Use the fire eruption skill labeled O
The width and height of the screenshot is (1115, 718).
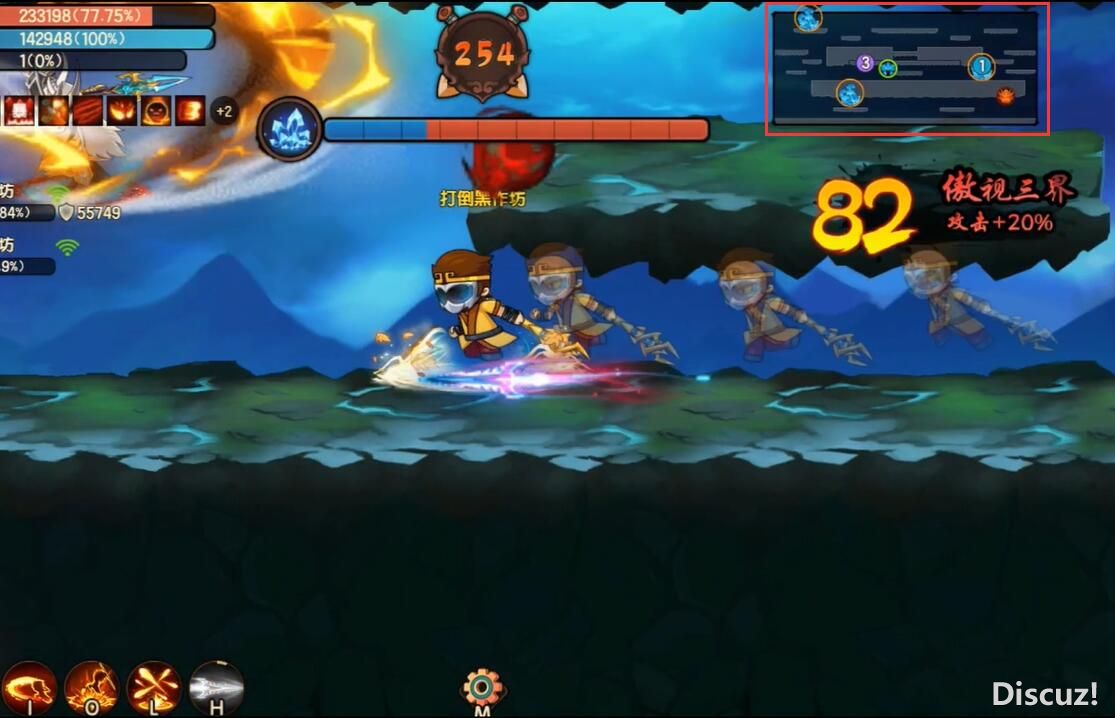[x=91, y=687]
